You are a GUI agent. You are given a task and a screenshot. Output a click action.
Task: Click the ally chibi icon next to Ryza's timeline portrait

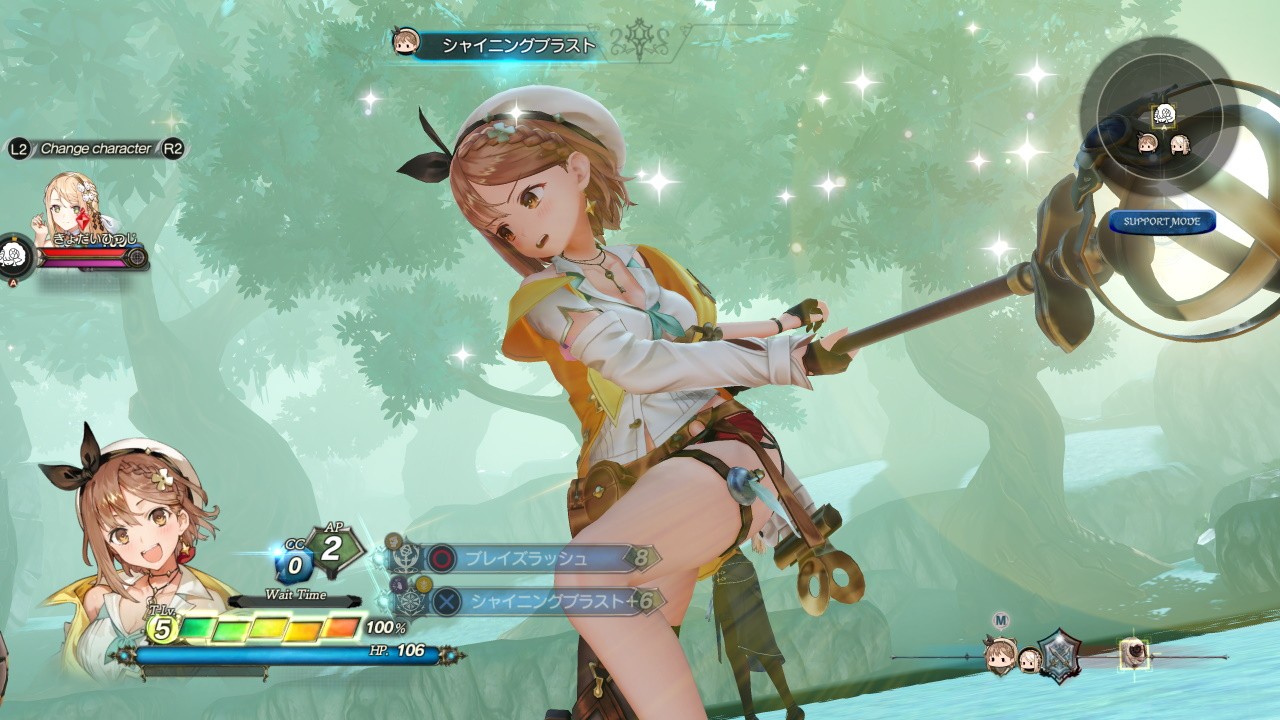click(x=1031, y=660)
